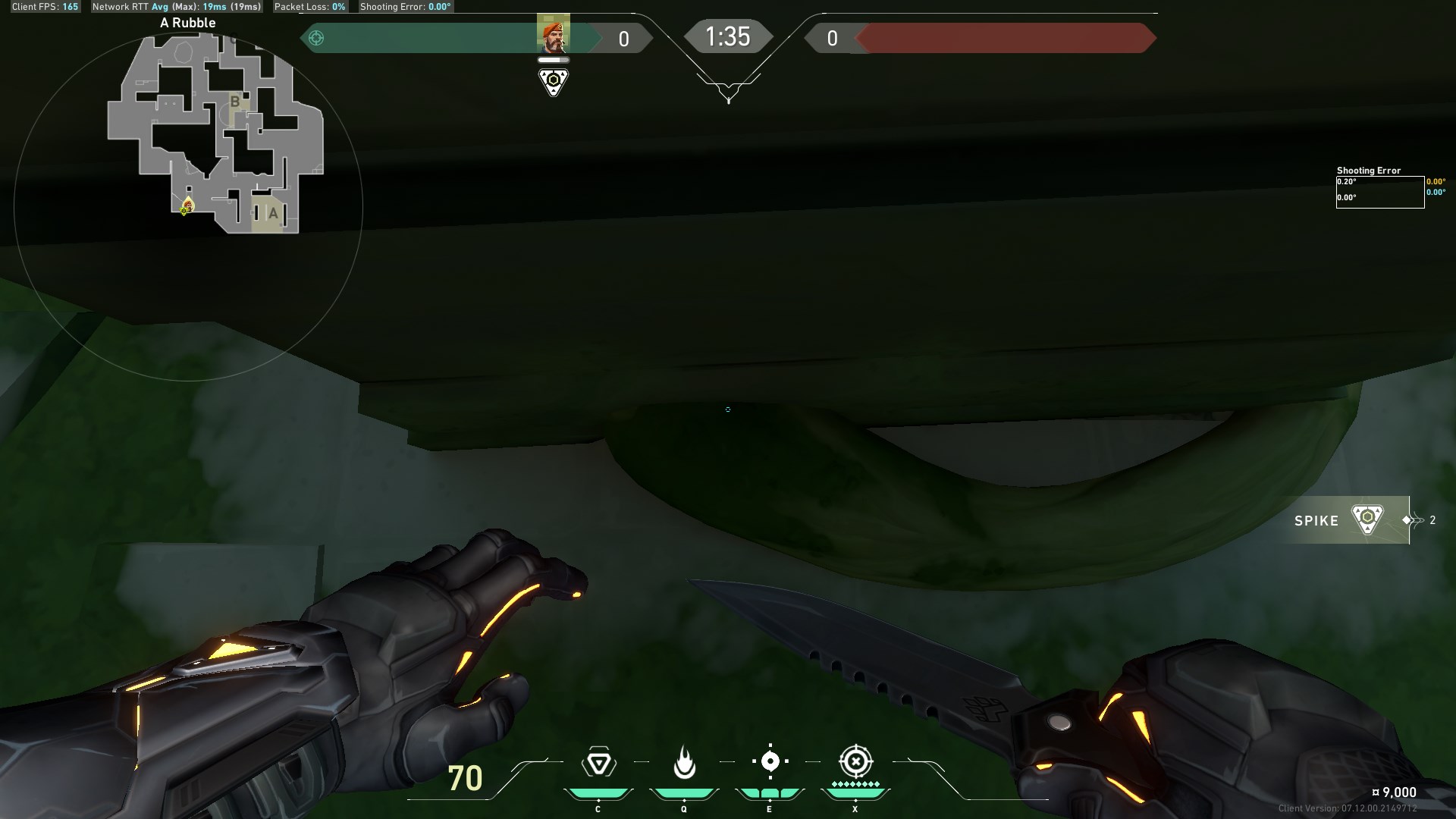Select the Brimstone agent portrait

[x=553, y=34]
